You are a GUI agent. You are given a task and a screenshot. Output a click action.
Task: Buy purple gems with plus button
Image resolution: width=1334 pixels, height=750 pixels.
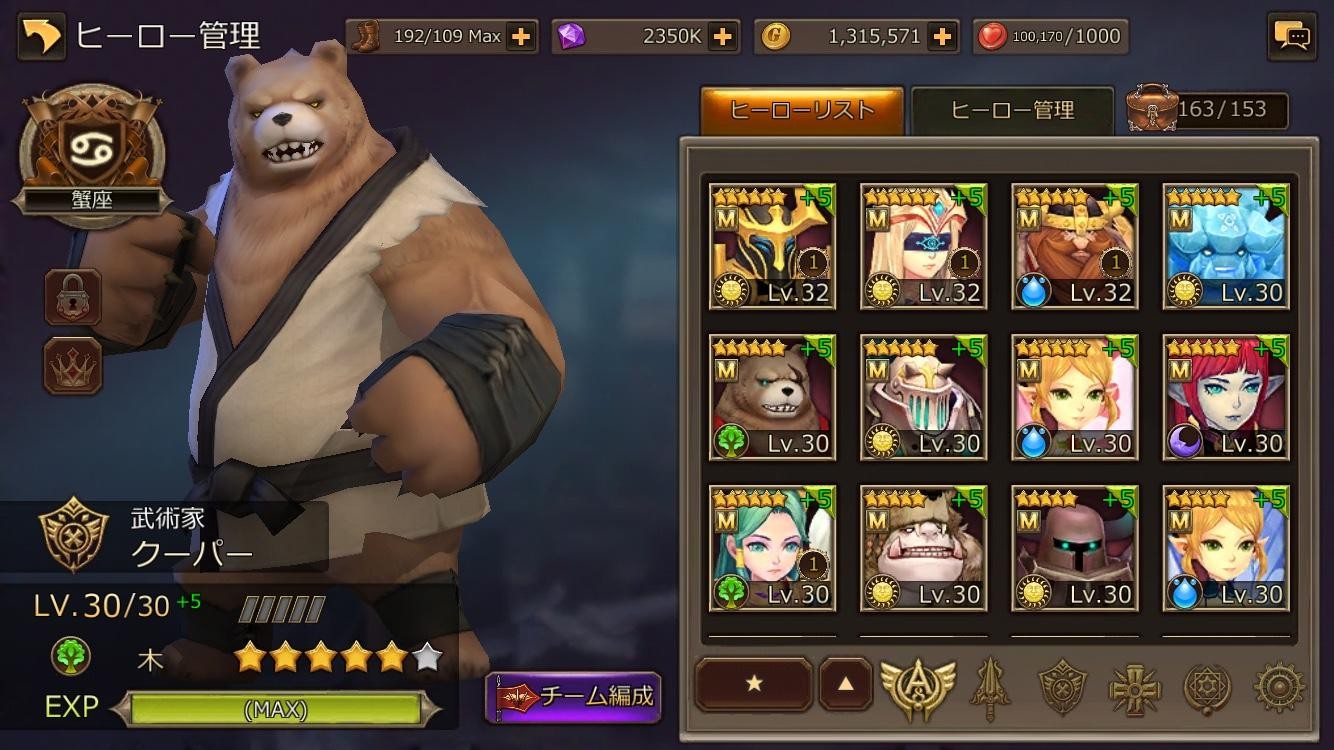click(x=722, y=37)
